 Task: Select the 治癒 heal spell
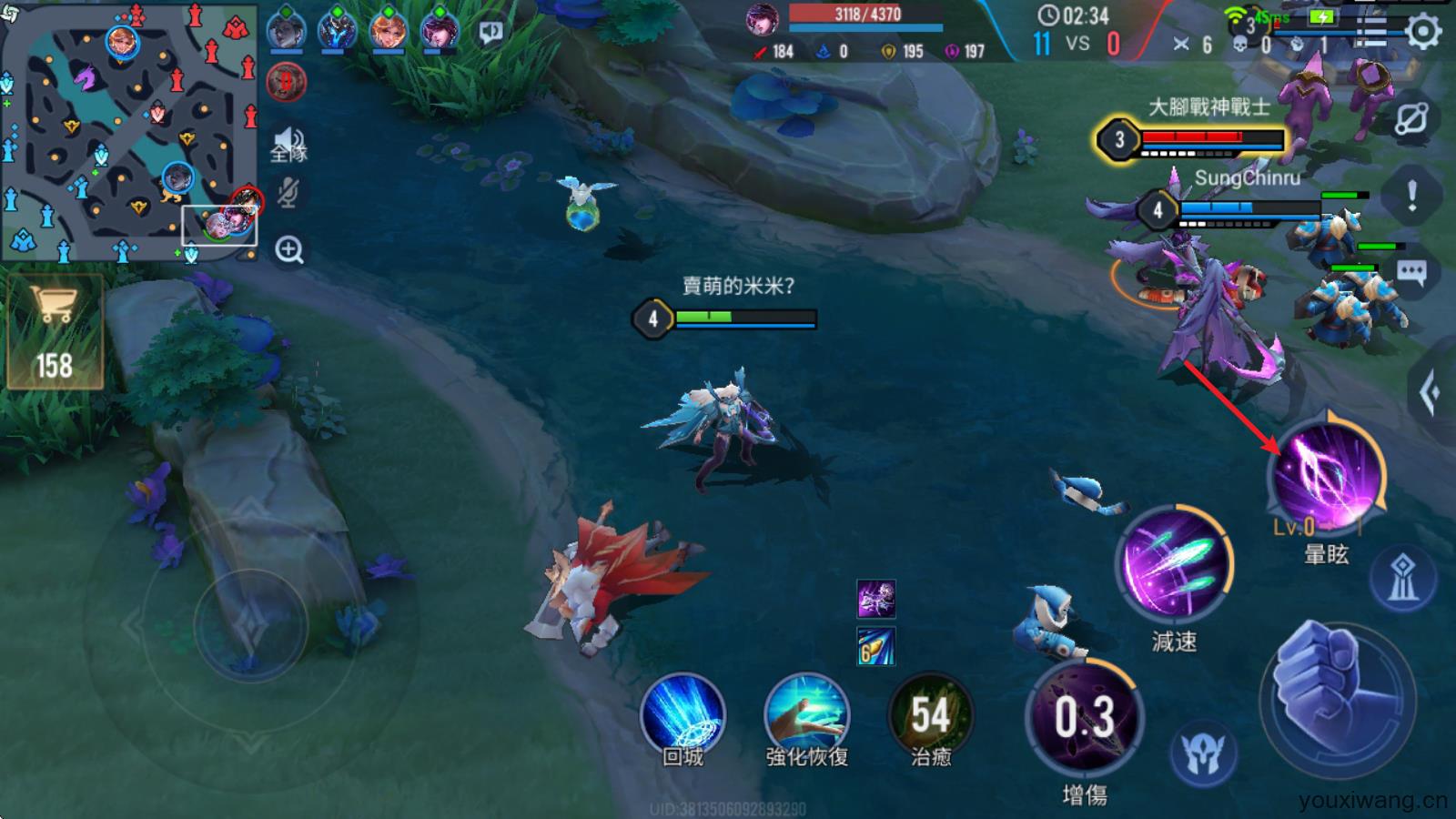[x=930, y=716]
